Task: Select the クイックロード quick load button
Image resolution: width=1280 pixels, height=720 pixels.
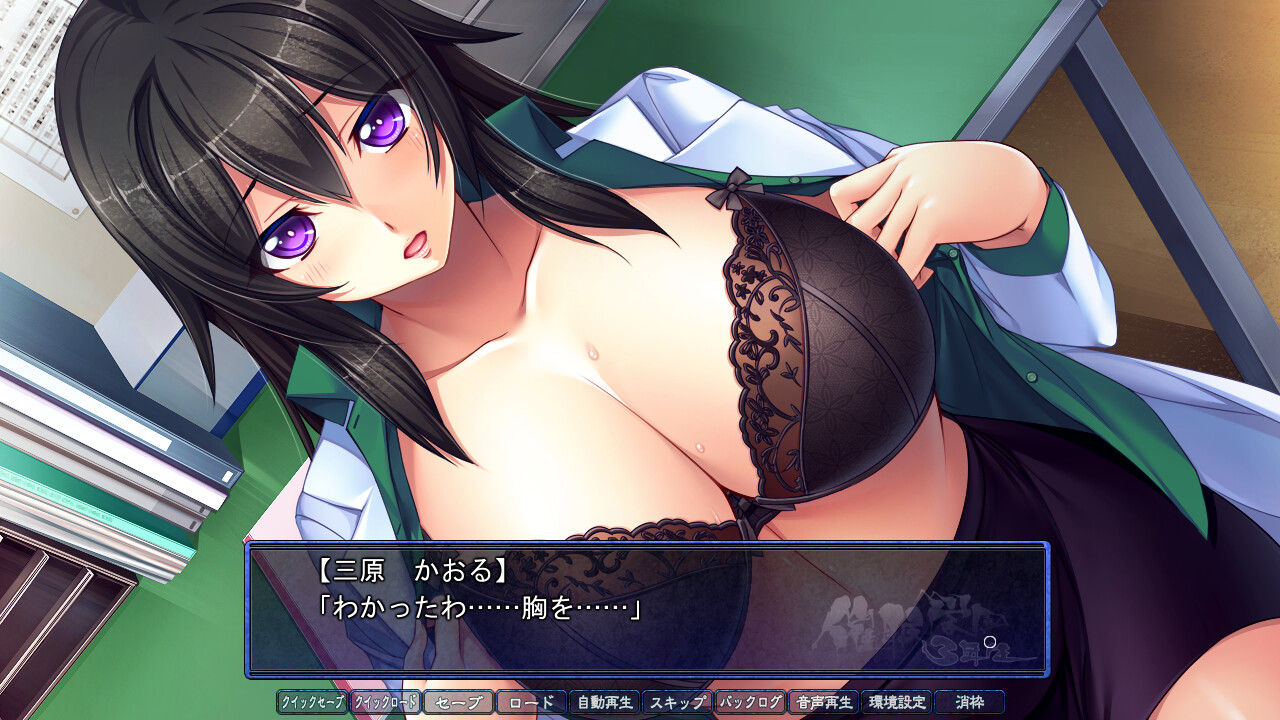Action: (x=385, y=702)
